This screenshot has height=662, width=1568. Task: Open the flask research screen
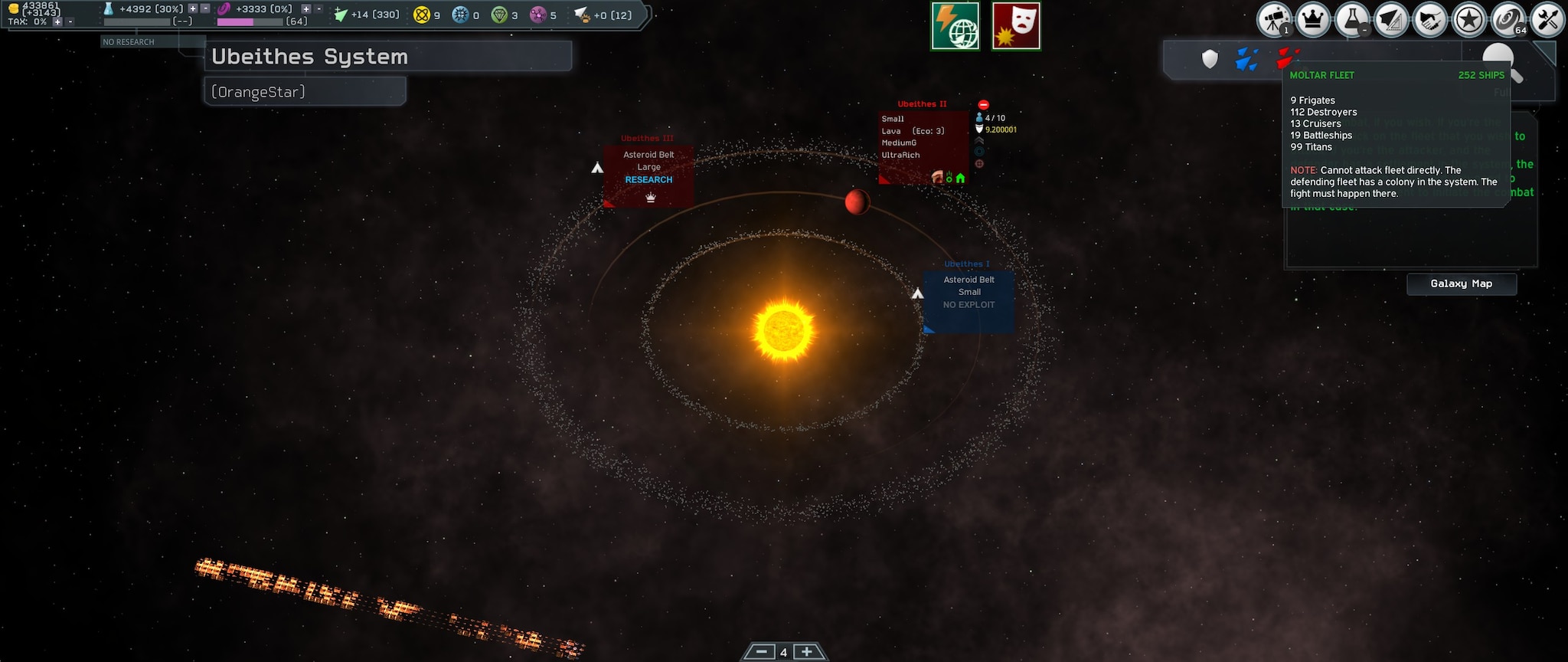(1351, 20)
